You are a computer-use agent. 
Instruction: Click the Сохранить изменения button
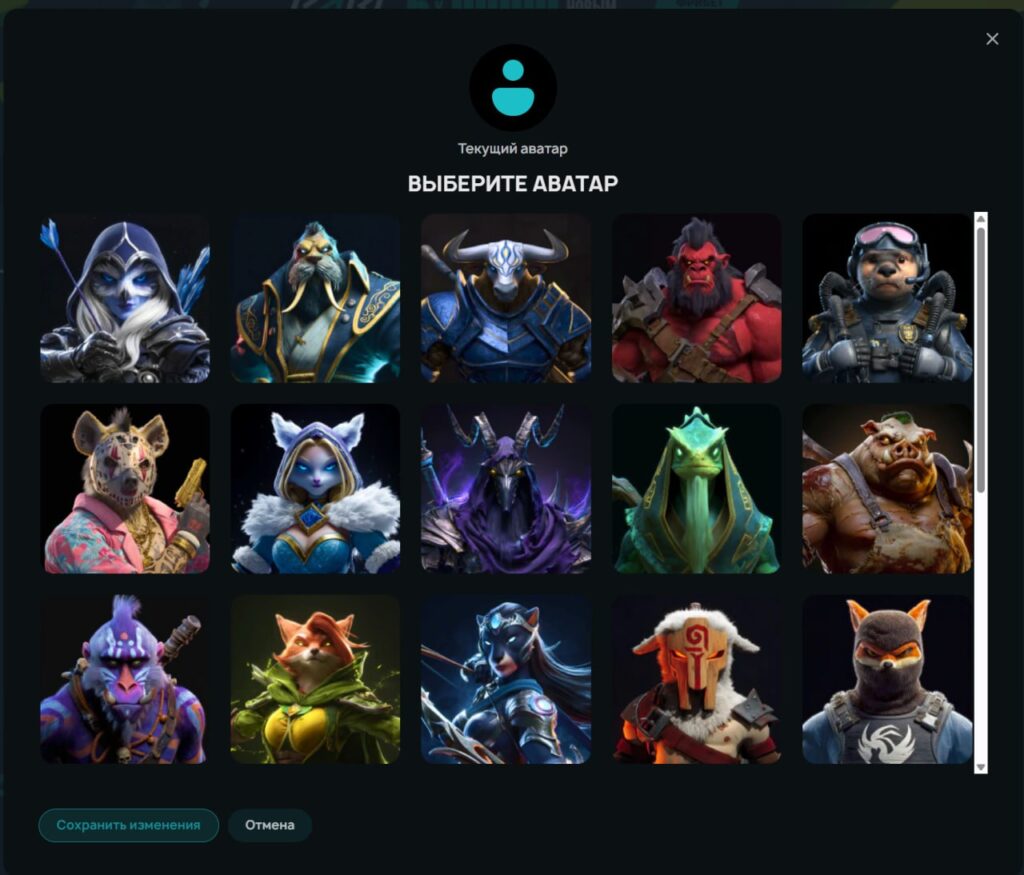tap(128, 825)
